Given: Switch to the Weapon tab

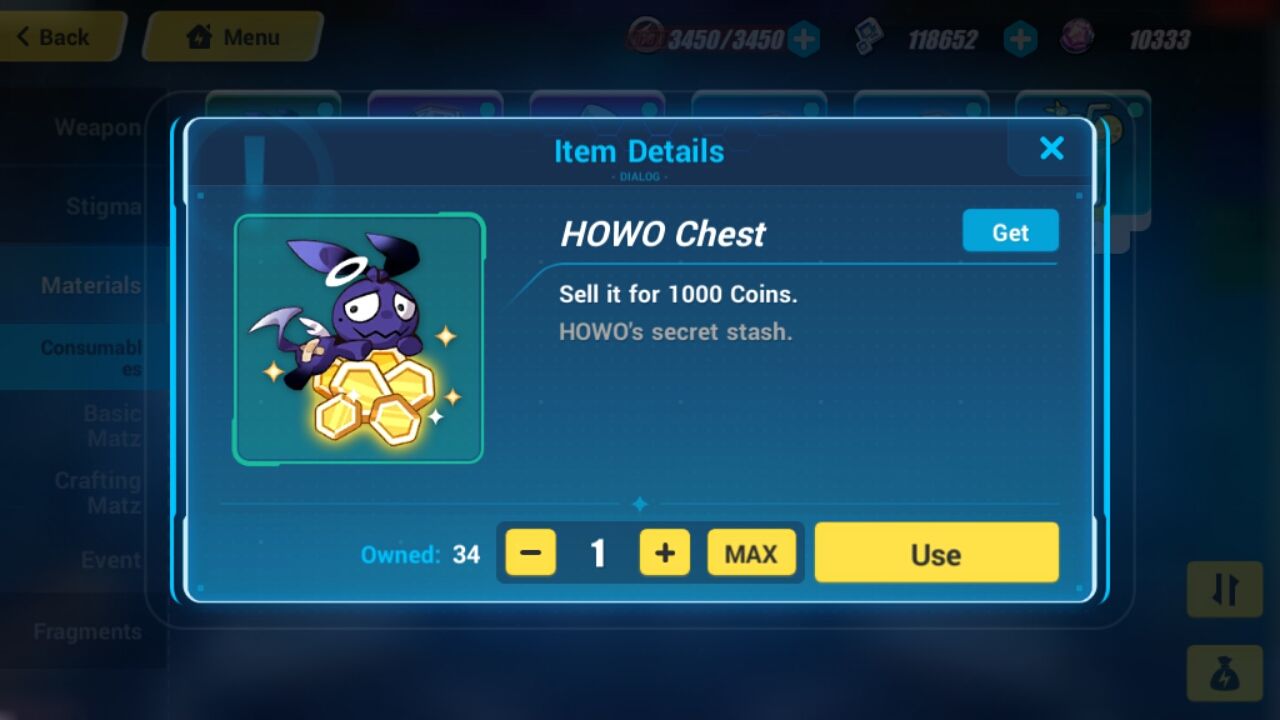Looking at the screenshot, I should (100, 127).
